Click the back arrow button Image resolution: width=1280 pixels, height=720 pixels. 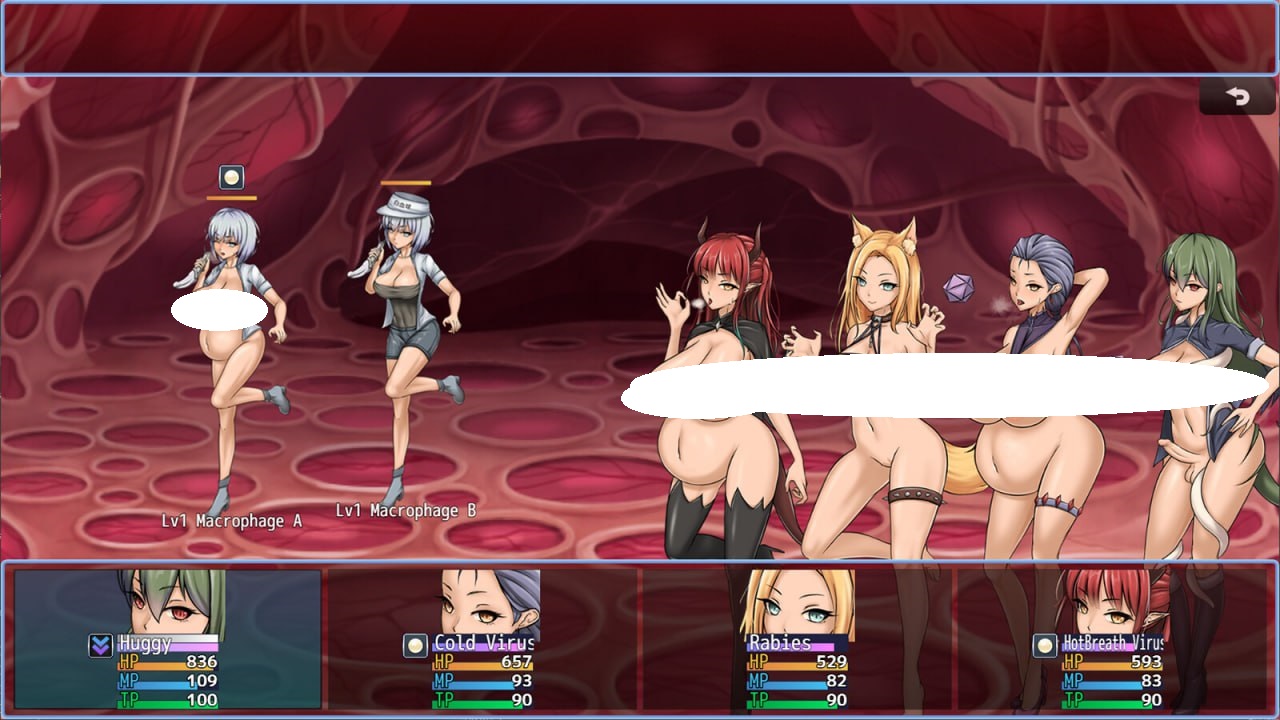click(x=1237, y=97)
